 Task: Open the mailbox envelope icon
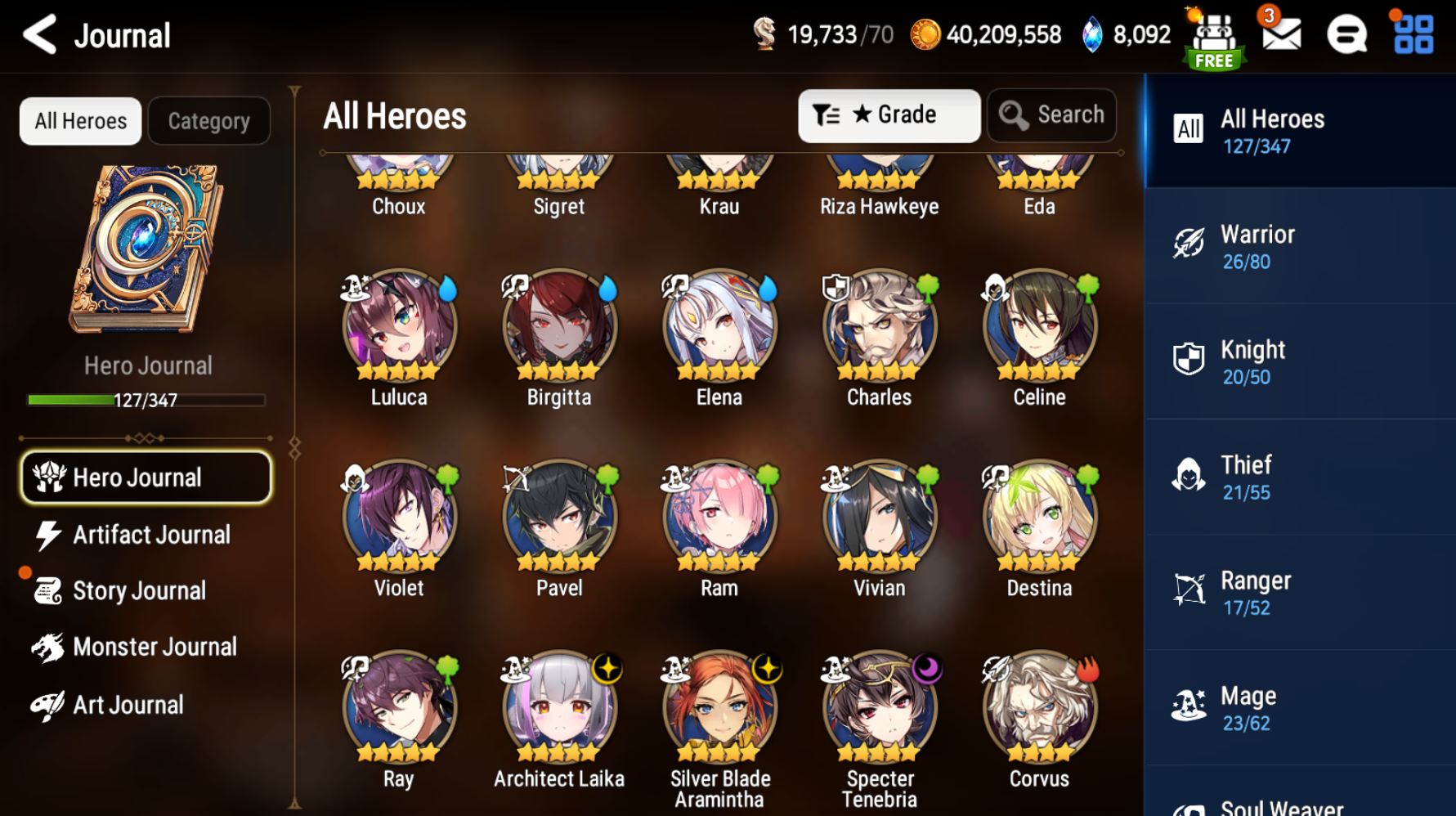1281,34
